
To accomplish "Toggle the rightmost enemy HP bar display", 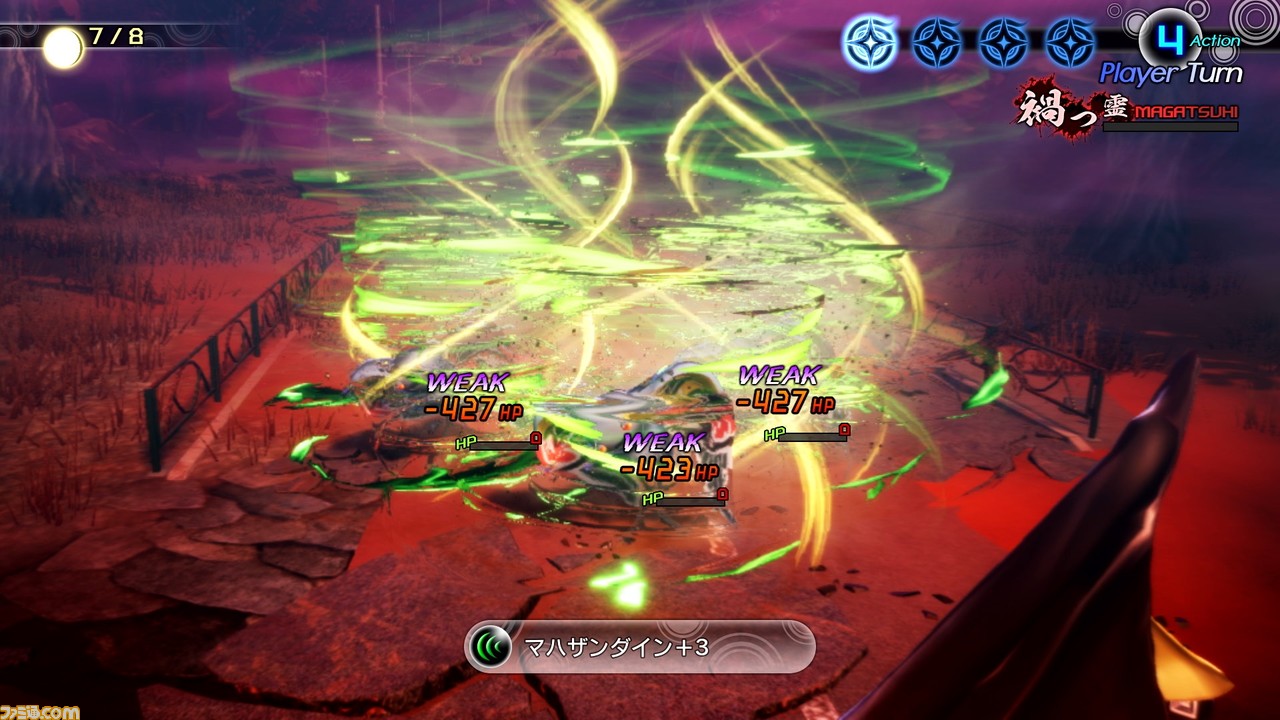I will pos(805,434).
